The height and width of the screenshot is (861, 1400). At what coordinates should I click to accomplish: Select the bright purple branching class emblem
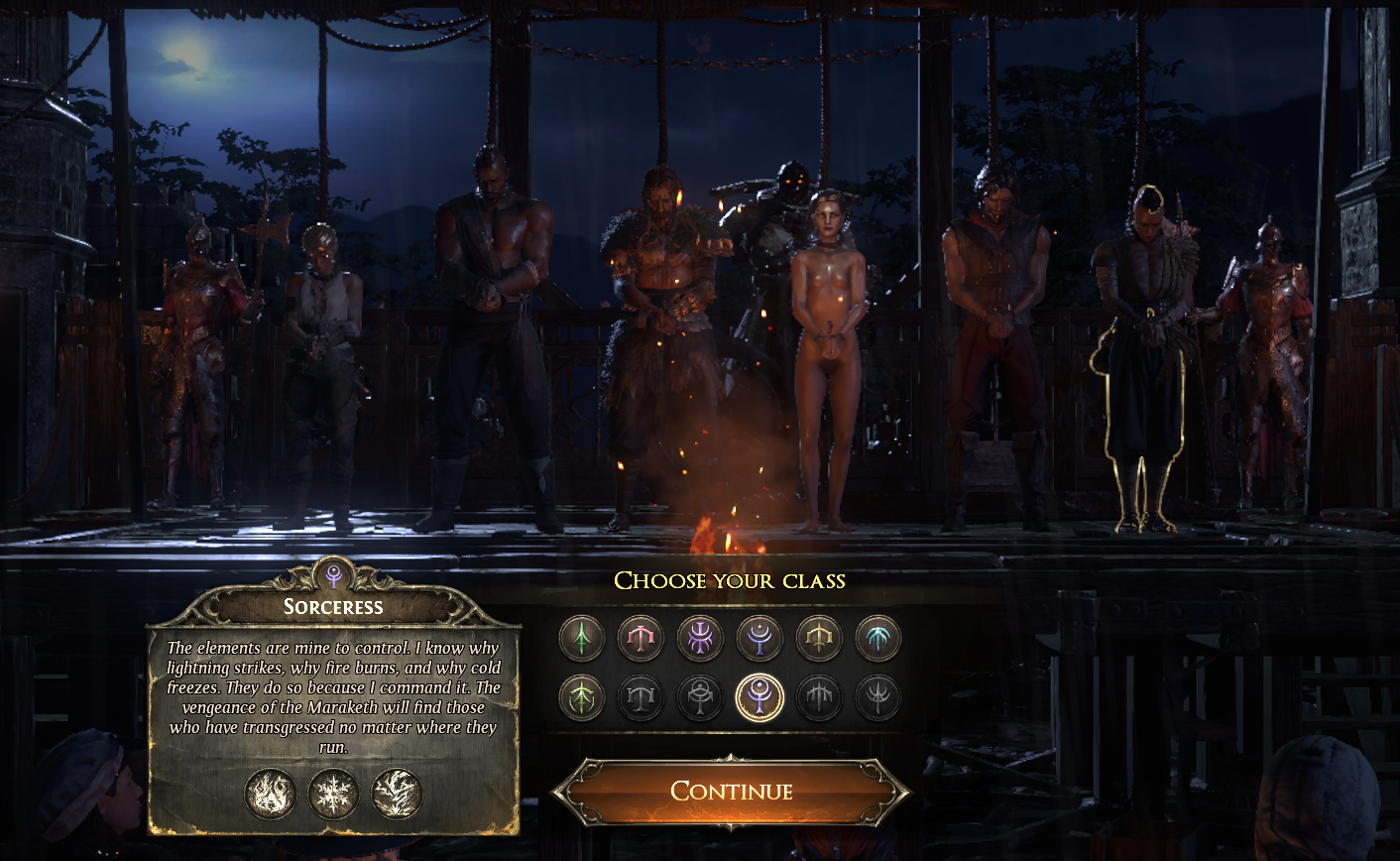coord(700,638)
